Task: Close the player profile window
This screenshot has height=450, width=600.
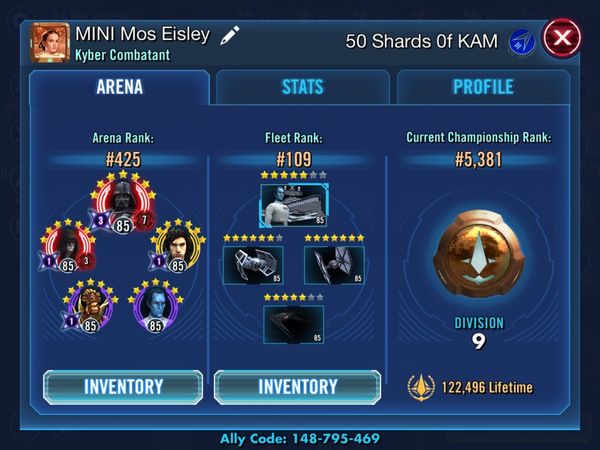Action: [562, 40]
